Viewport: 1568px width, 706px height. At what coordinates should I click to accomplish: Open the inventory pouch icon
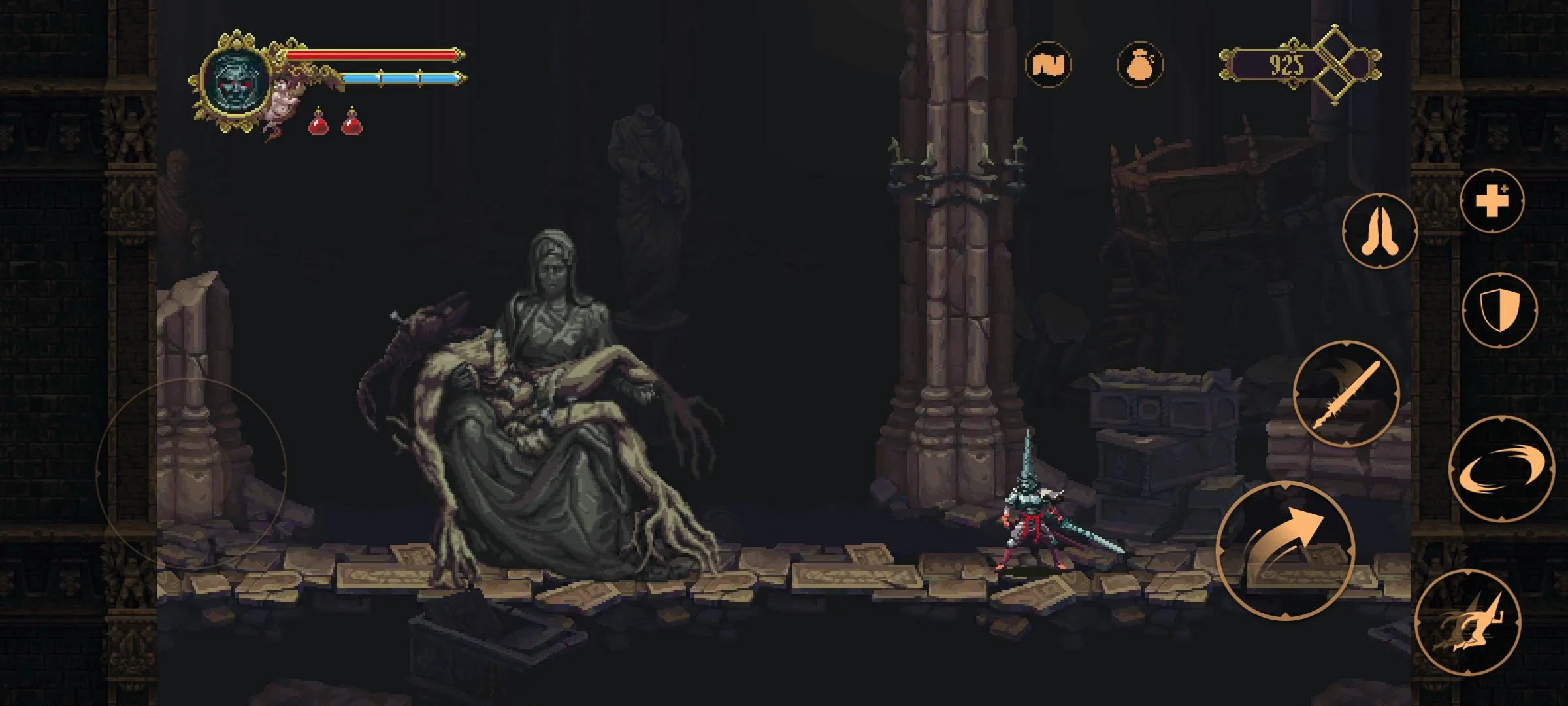pos(1140,64)
